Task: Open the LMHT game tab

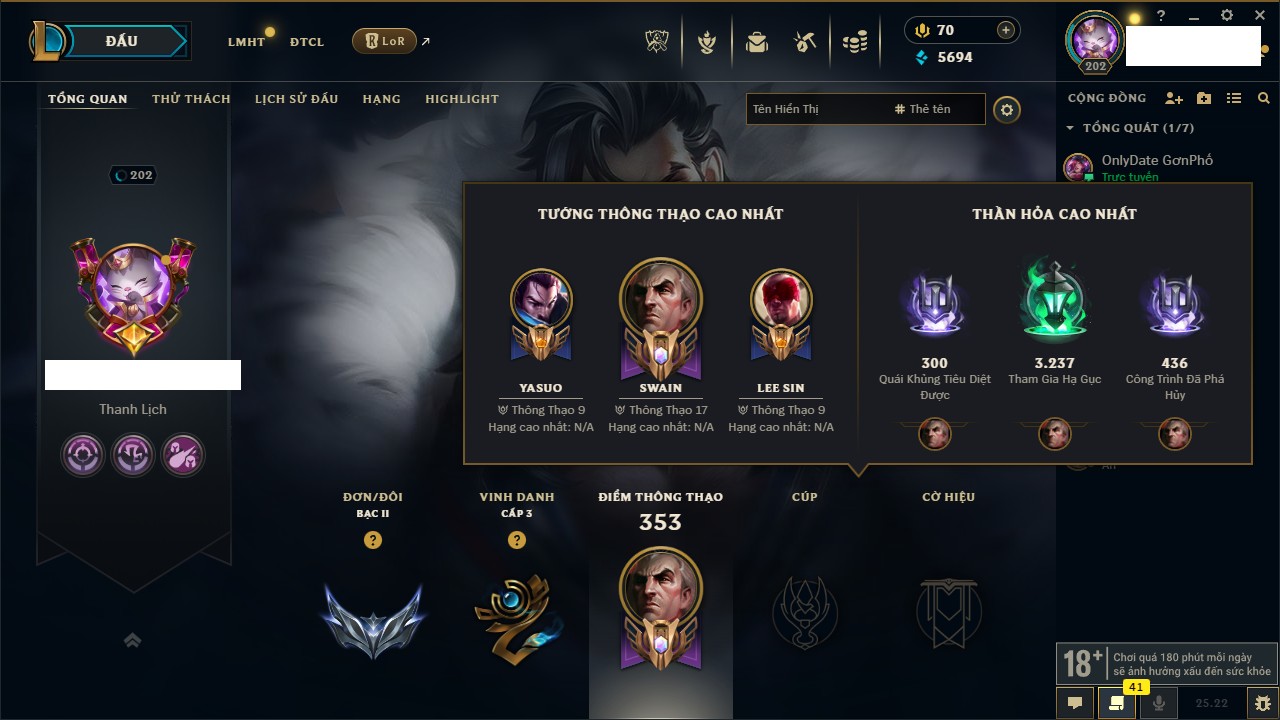Action: [246, 42]
